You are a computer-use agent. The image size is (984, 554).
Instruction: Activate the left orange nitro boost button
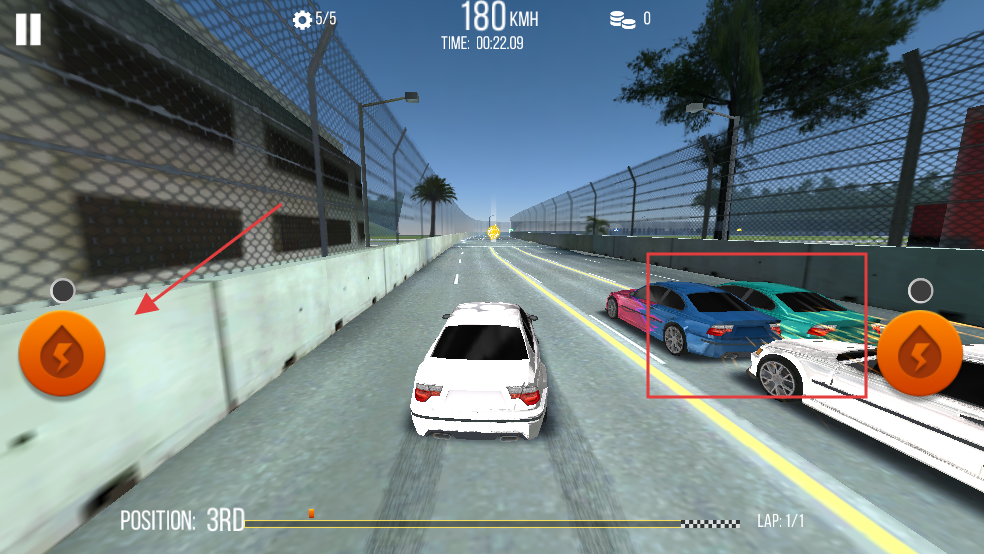tap(62, 354)
